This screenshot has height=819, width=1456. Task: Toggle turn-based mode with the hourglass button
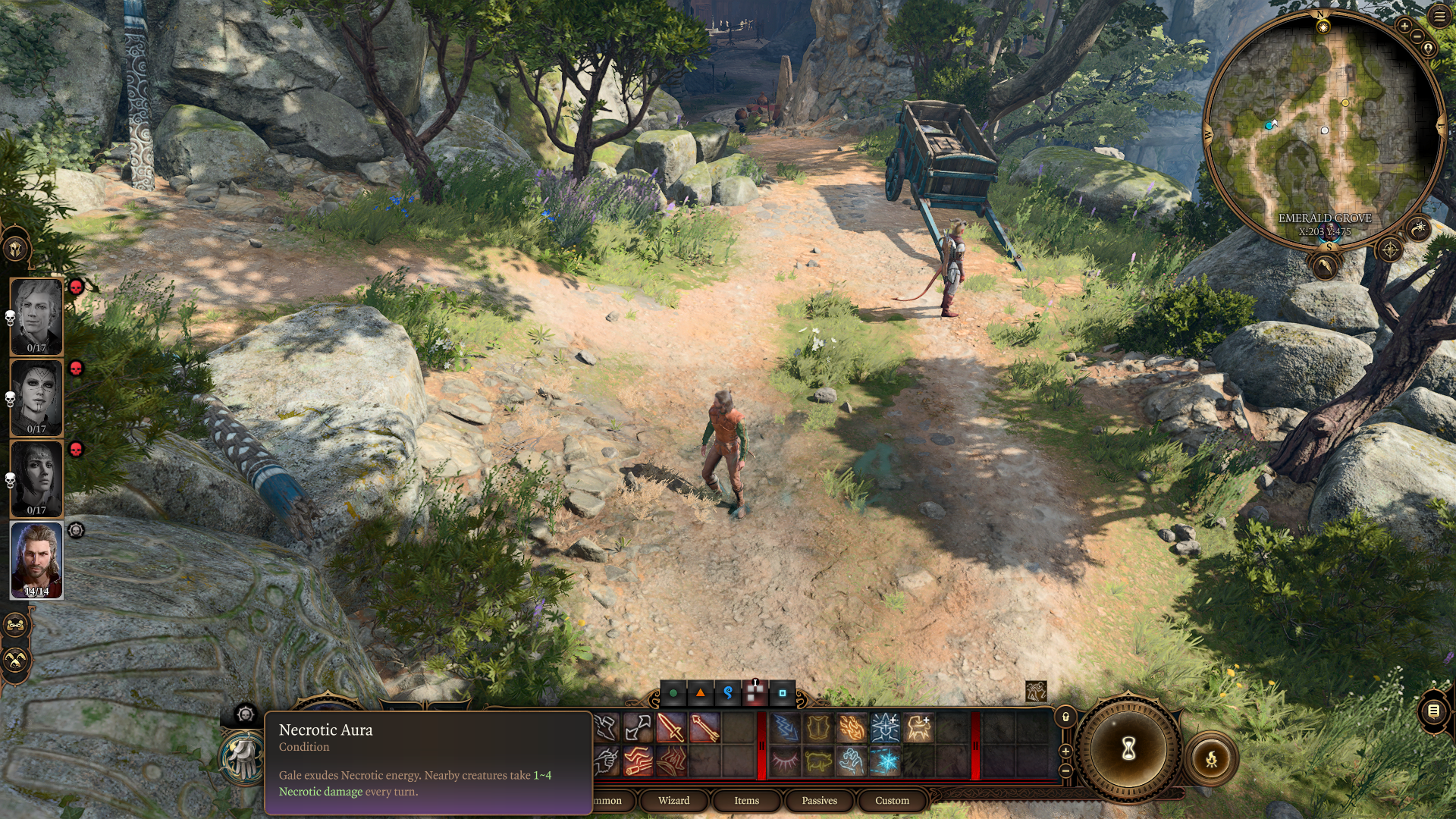pyautogui.click(x=1128, y=747)
